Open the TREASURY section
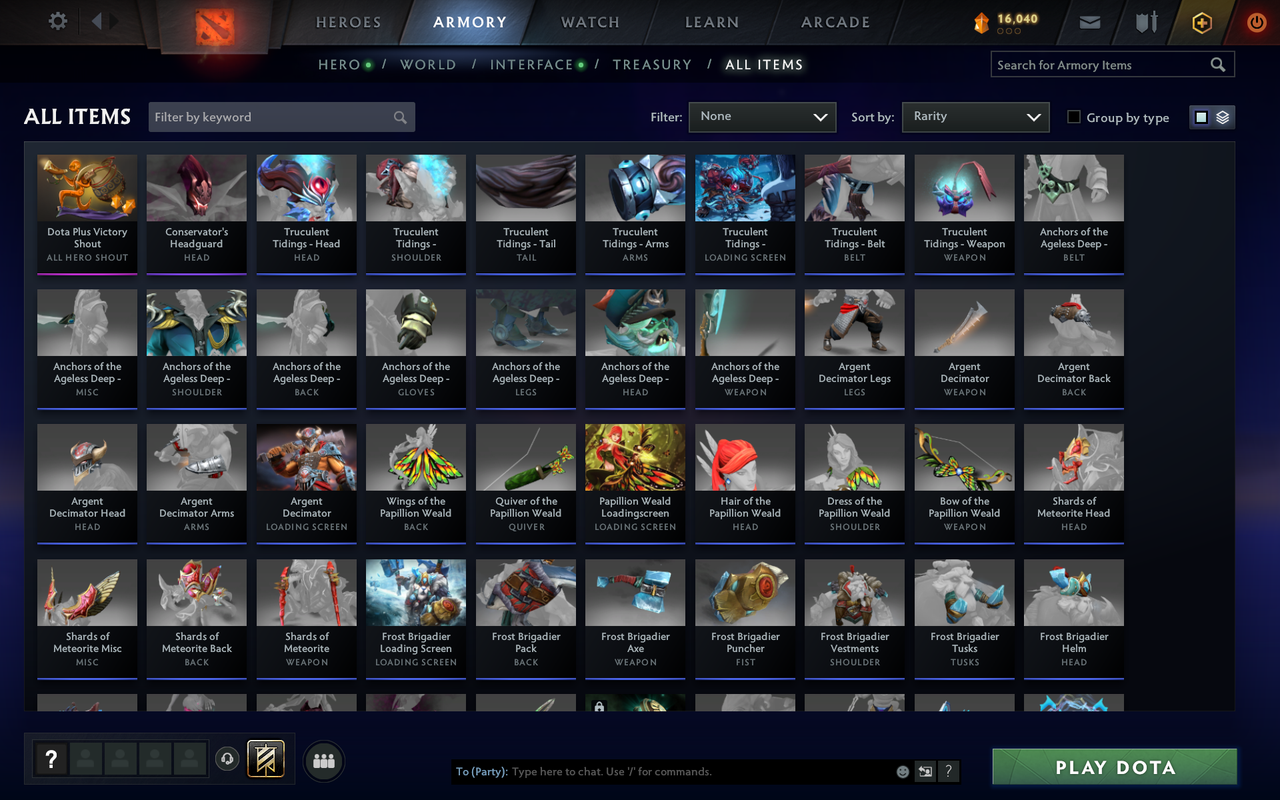The width and height of the screenshot is (1280, 800). tap(652, 64)
